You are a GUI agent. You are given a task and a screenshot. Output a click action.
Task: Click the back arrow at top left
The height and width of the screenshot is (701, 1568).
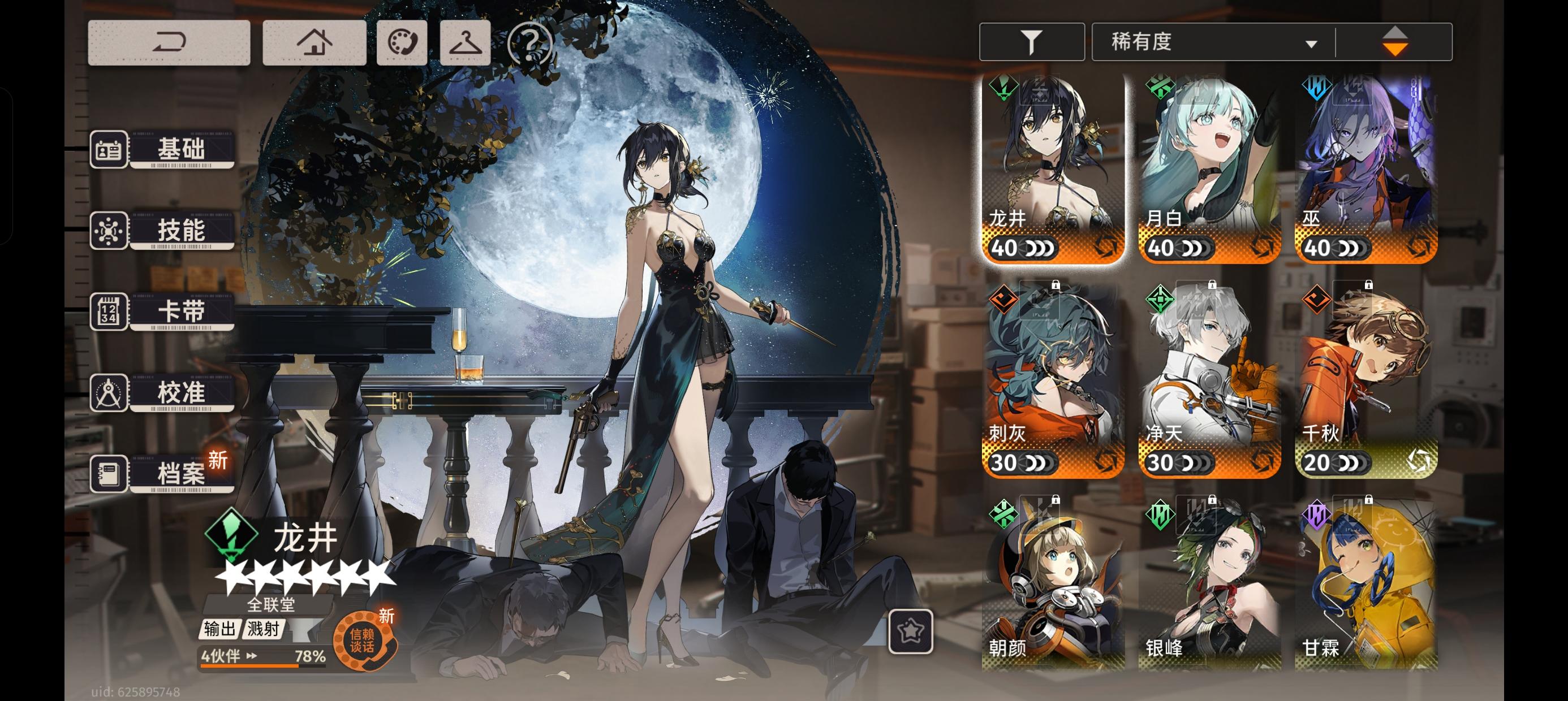[169, 42]
